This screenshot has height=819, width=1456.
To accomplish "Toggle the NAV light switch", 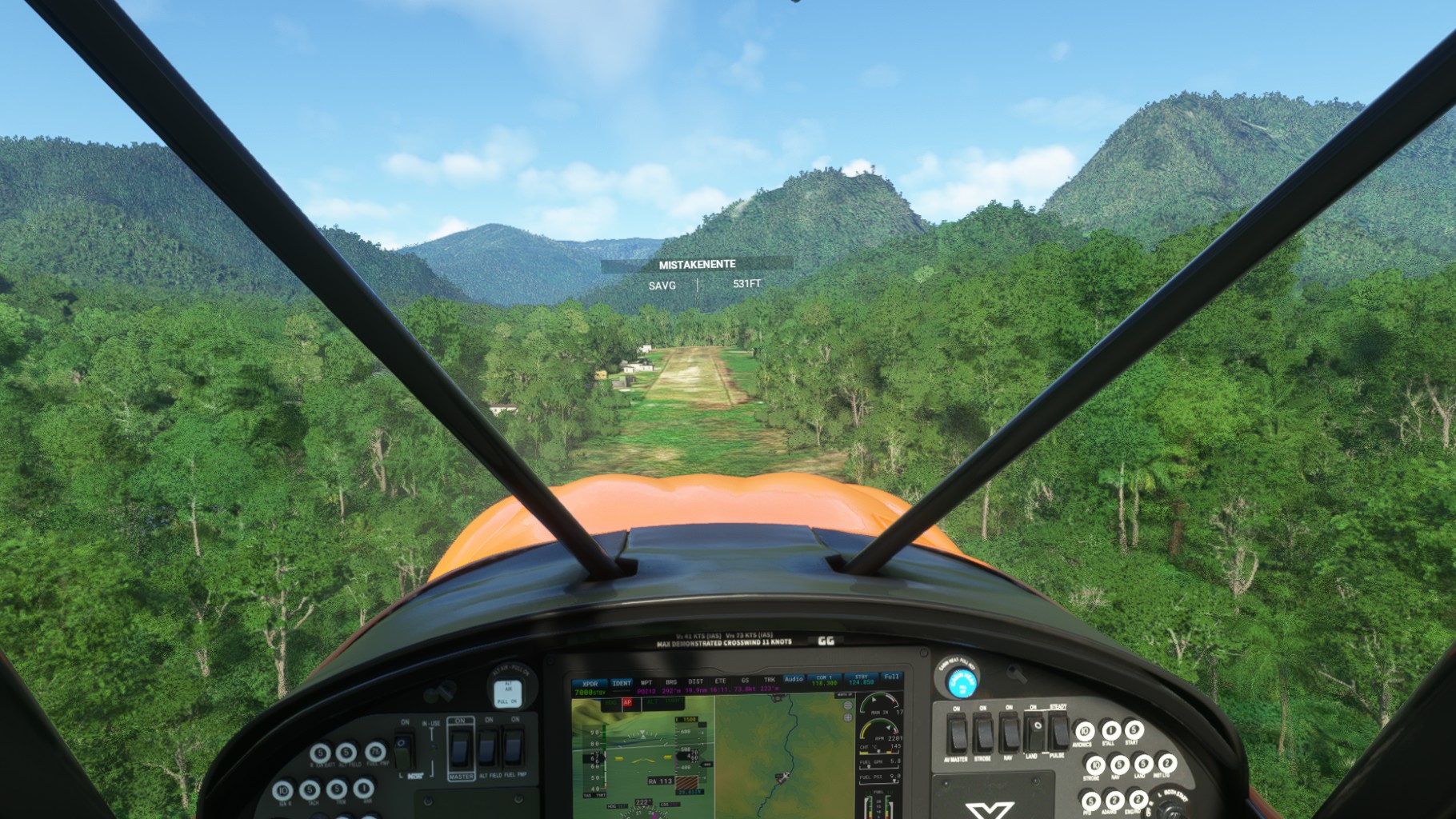I will tap(1010, 733).
